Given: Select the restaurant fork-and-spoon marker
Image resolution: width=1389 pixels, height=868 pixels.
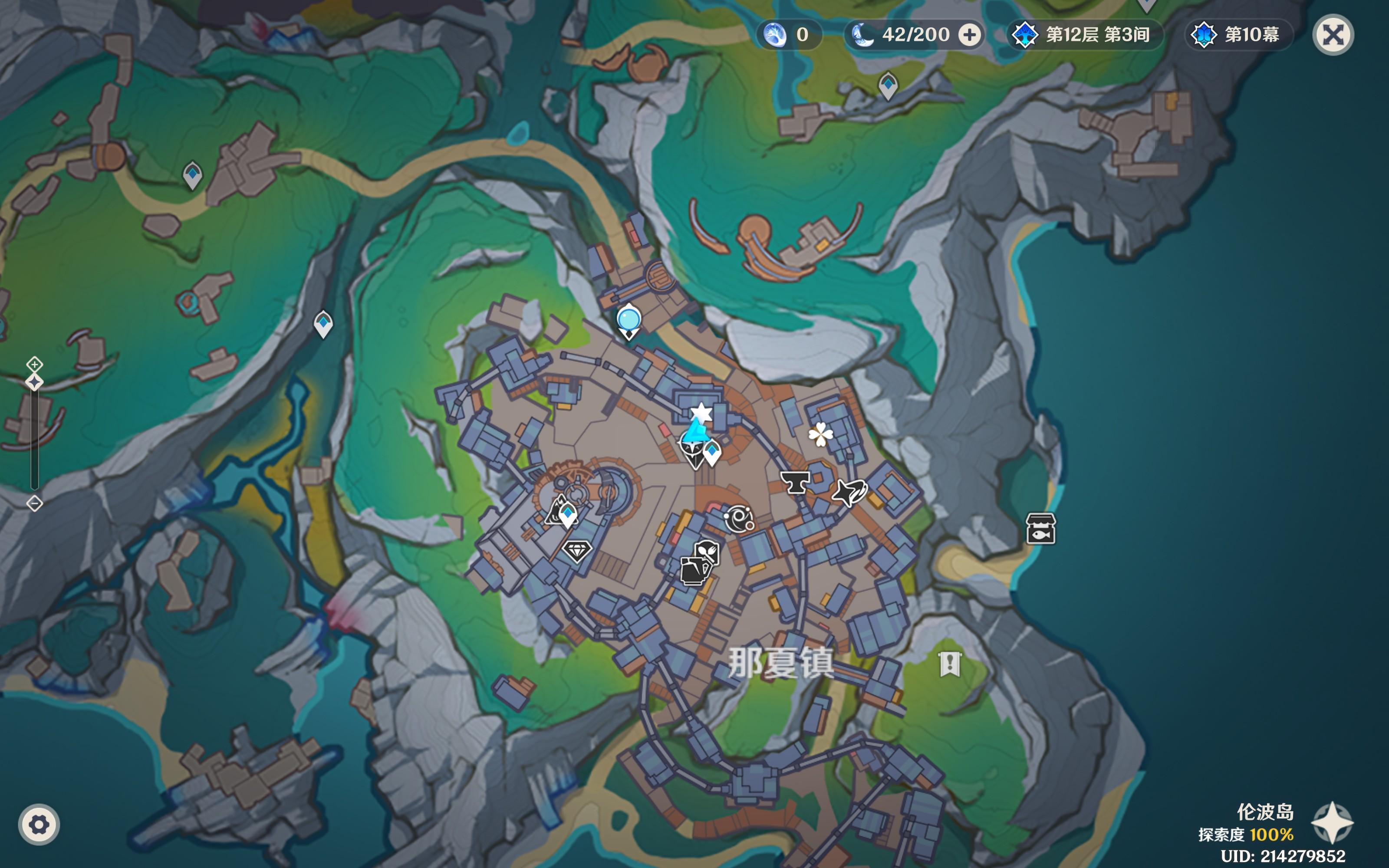Looking at the screenshot, I should pos(708,552).
